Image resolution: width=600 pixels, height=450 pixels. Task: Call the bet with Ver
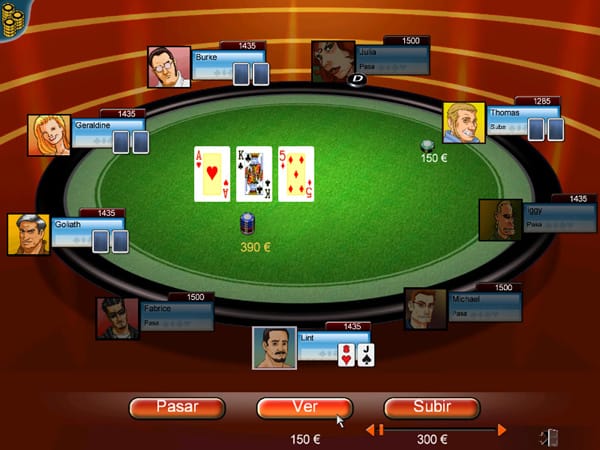(304, 407)
